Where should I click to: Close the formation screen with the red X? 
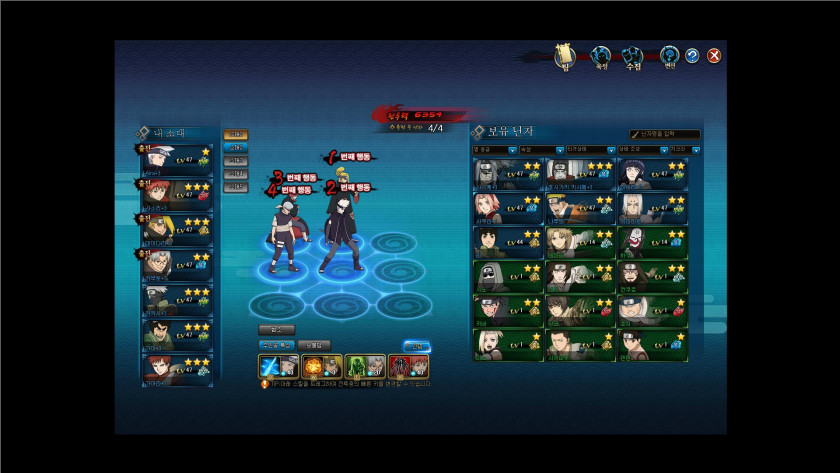714,56
